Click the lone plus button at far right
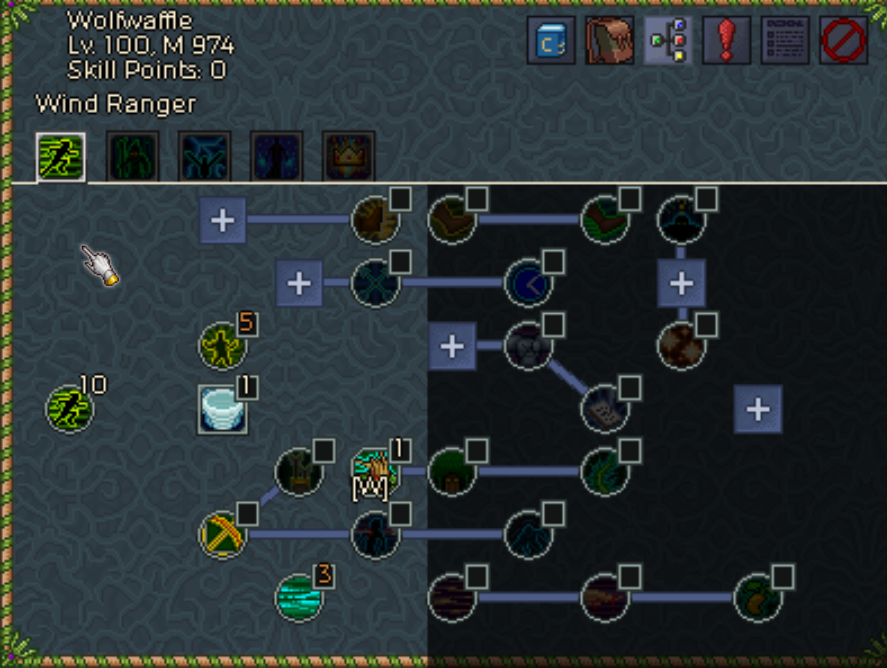Viewport: 887px width, 668px height. (758, 408)
